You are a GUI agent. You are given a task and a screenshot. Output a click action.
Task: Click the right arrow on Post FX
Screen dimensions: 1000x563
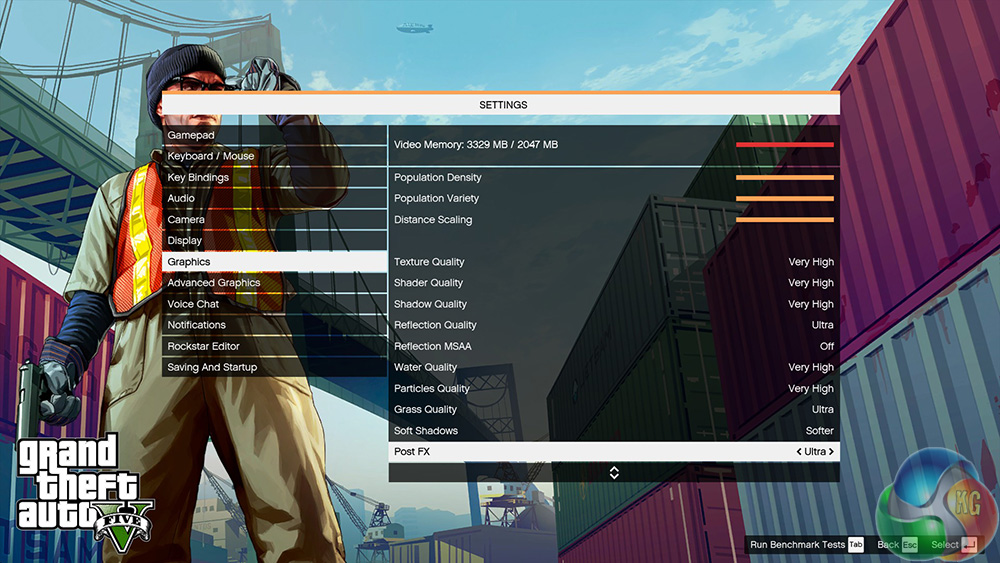coord(831,452)
